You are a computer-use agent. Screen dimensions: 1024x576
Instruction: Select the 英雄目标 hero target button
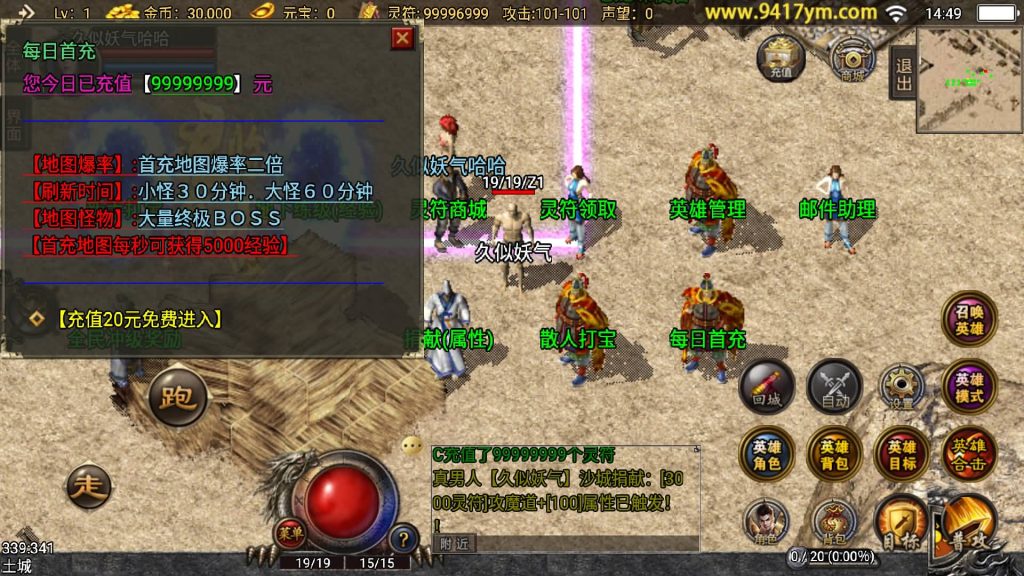coord(901,454)
